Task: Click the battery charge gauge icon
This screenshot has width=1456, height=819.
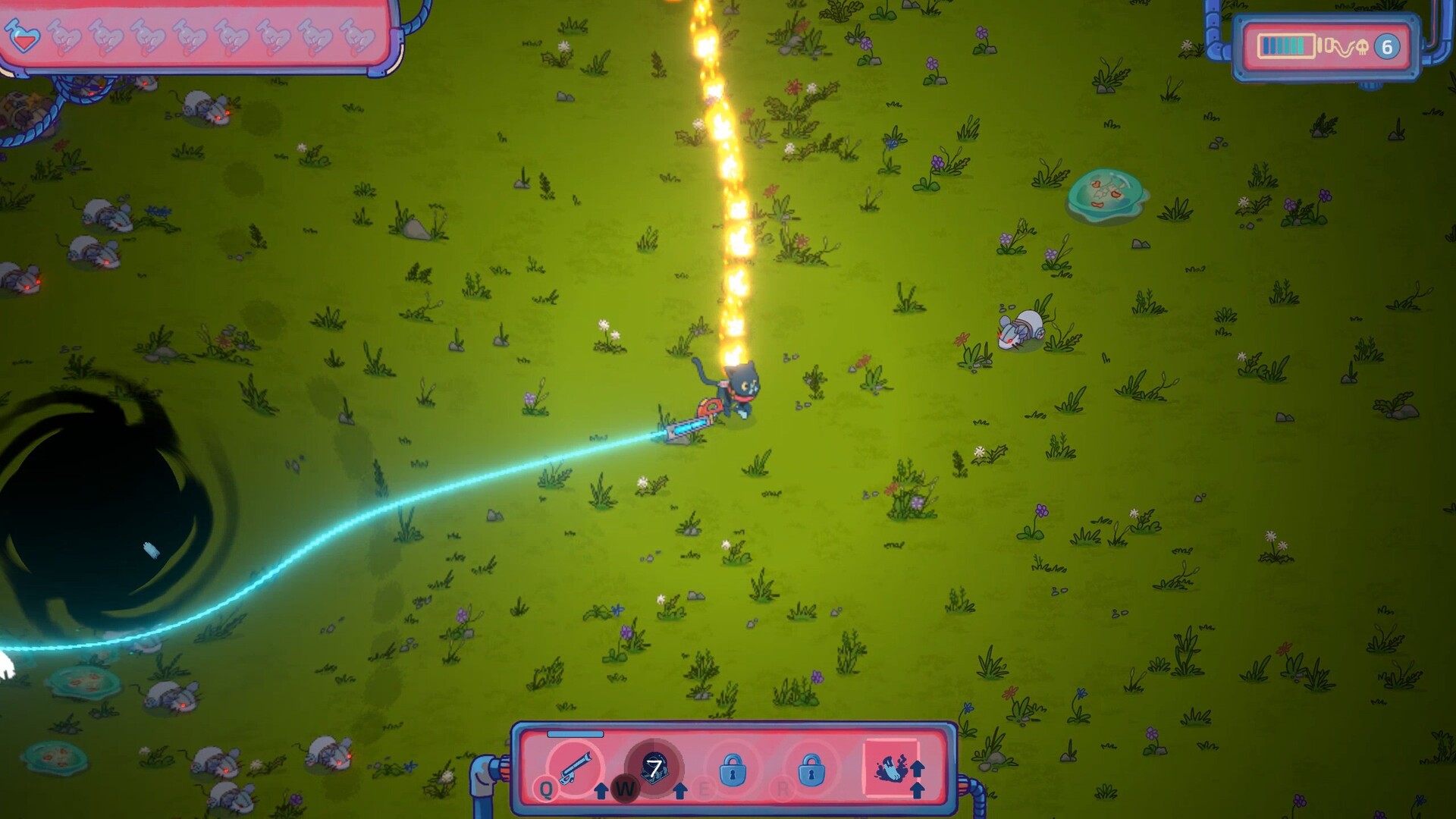Action: pyautogui.click(x=1285, y=45)
